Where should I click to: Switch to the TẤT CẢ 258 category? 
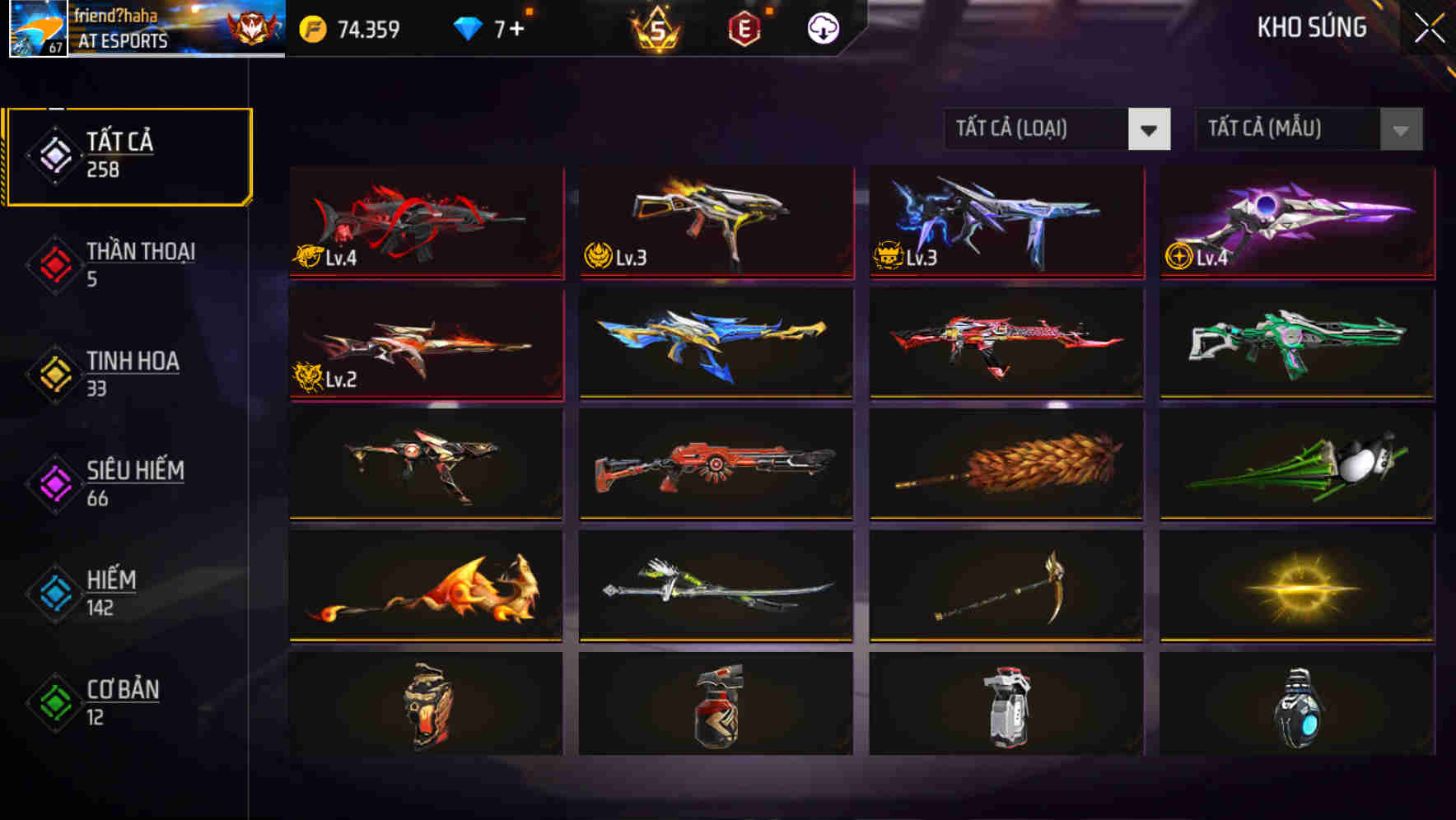tap(128, 153)
